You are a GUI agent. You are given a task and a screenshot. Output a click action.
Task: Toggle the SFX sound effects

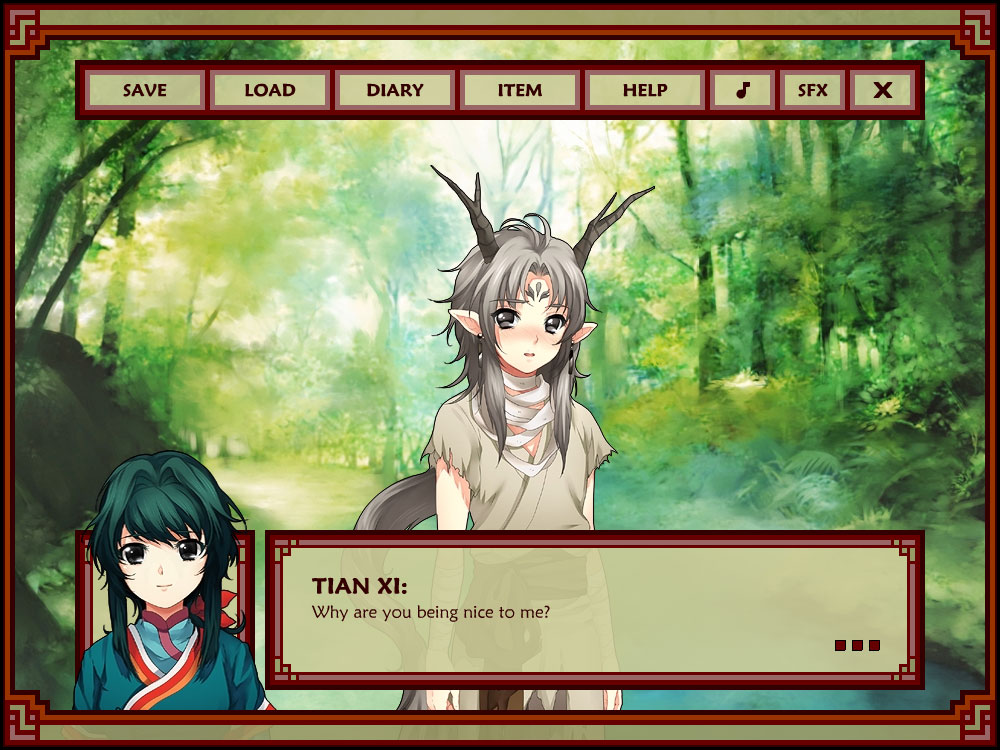pos(812,90)
